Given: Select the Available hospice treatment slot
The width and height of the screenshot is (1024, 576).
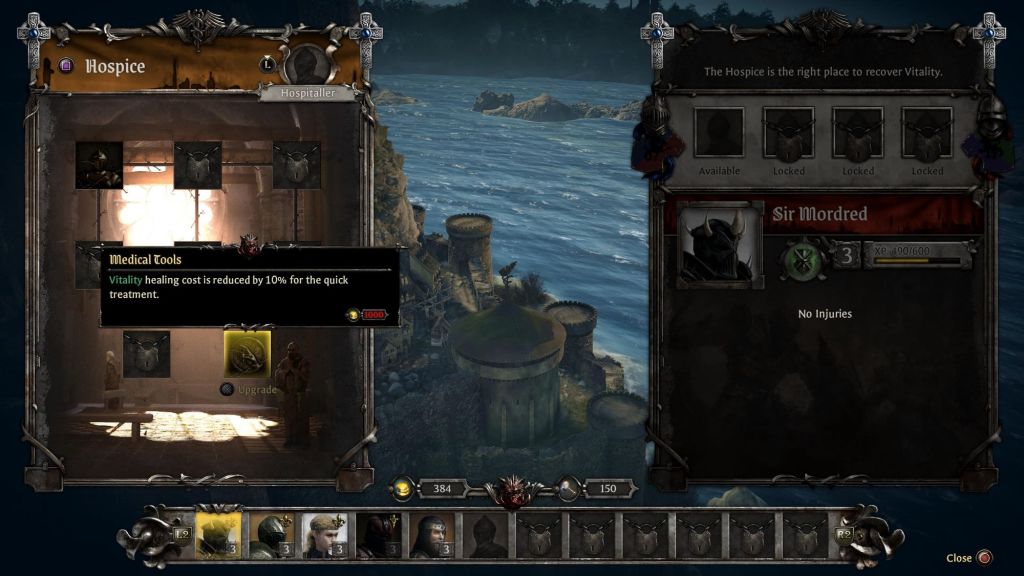Looking at the screenshot, I should (x=719, y=133).
